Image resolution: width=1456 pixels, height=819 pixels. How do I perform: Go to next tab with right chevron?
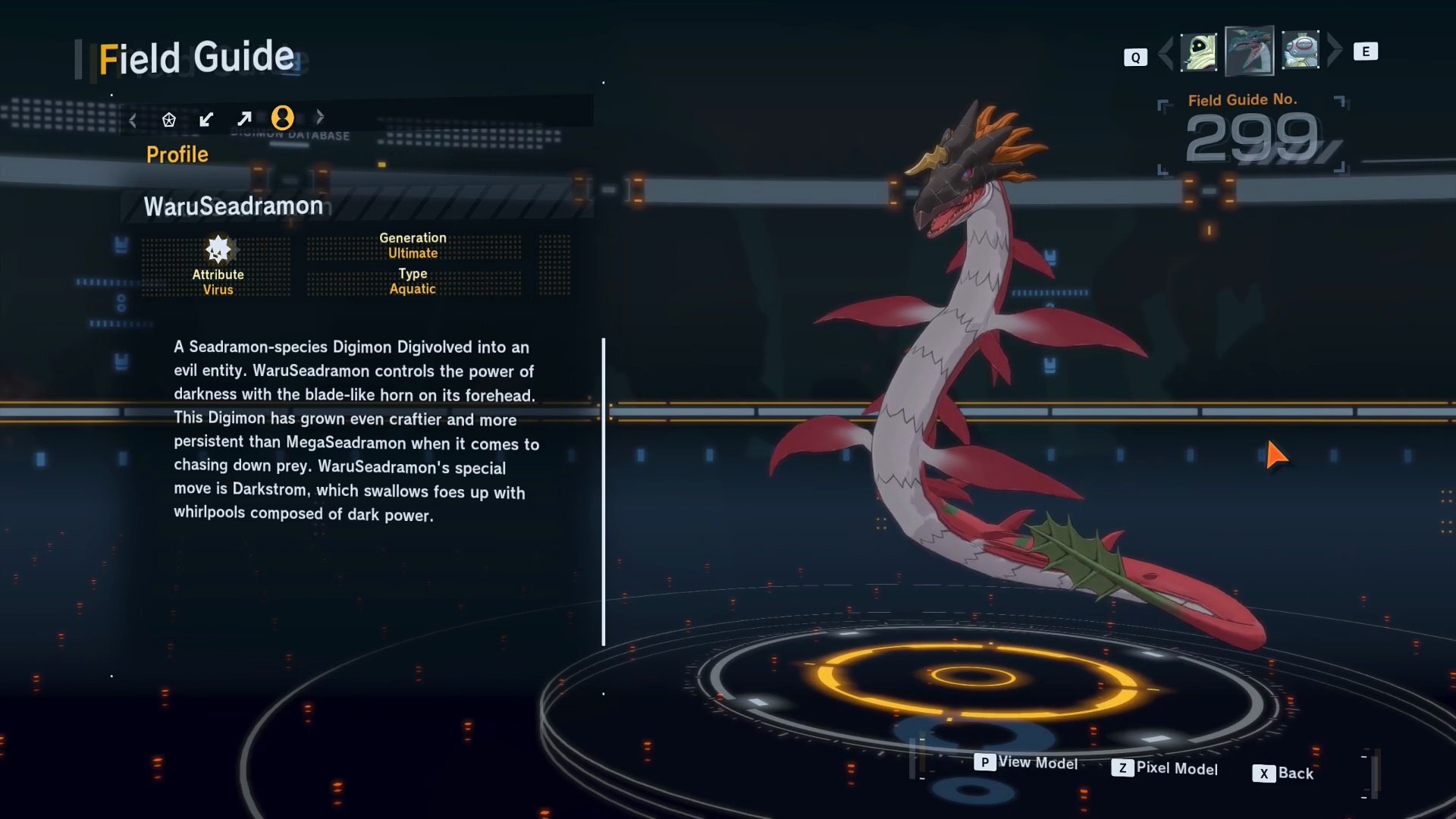(320, 117)
